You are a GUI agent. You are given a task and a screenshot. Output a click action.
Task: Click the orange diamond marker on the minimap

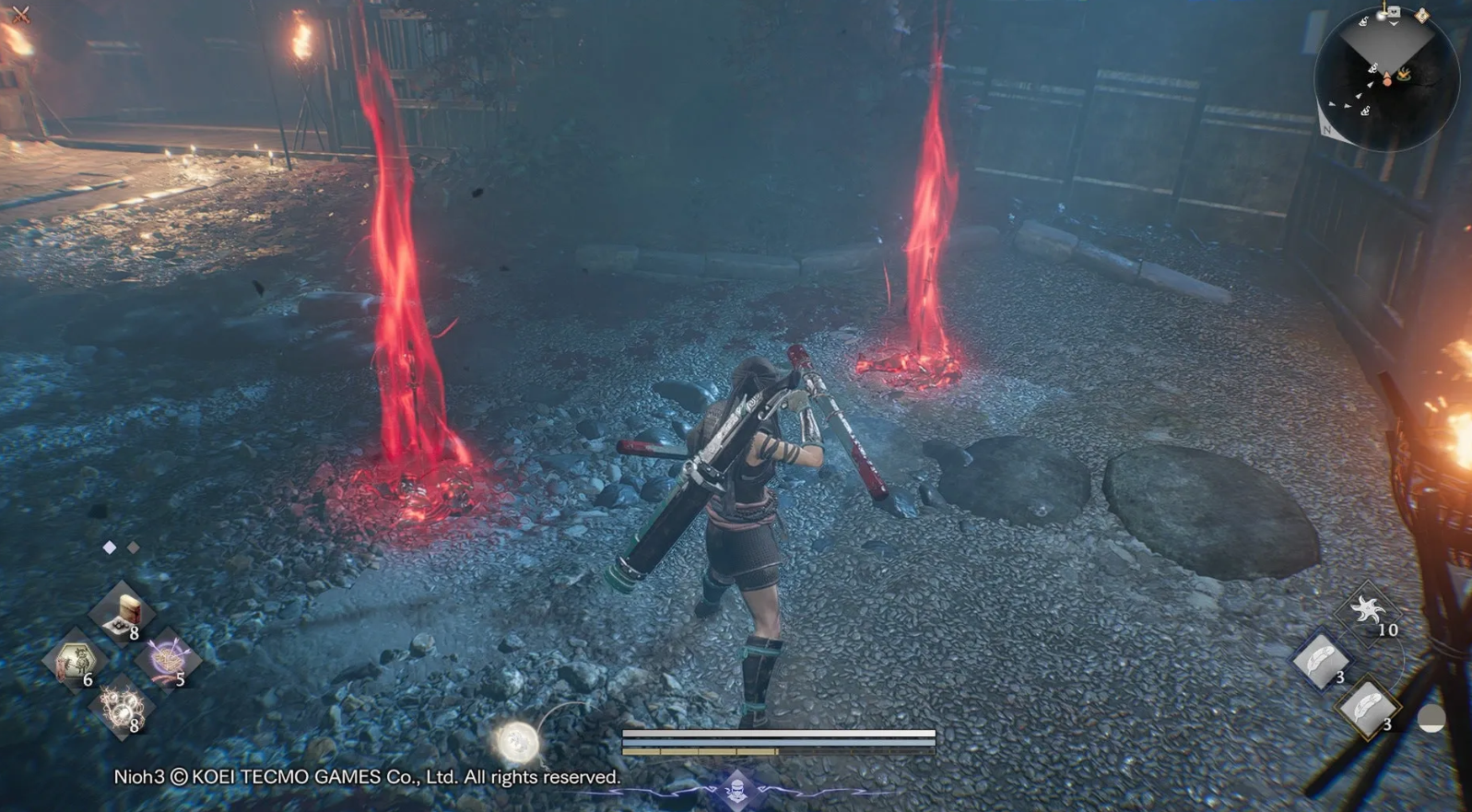coord(1422,15)
